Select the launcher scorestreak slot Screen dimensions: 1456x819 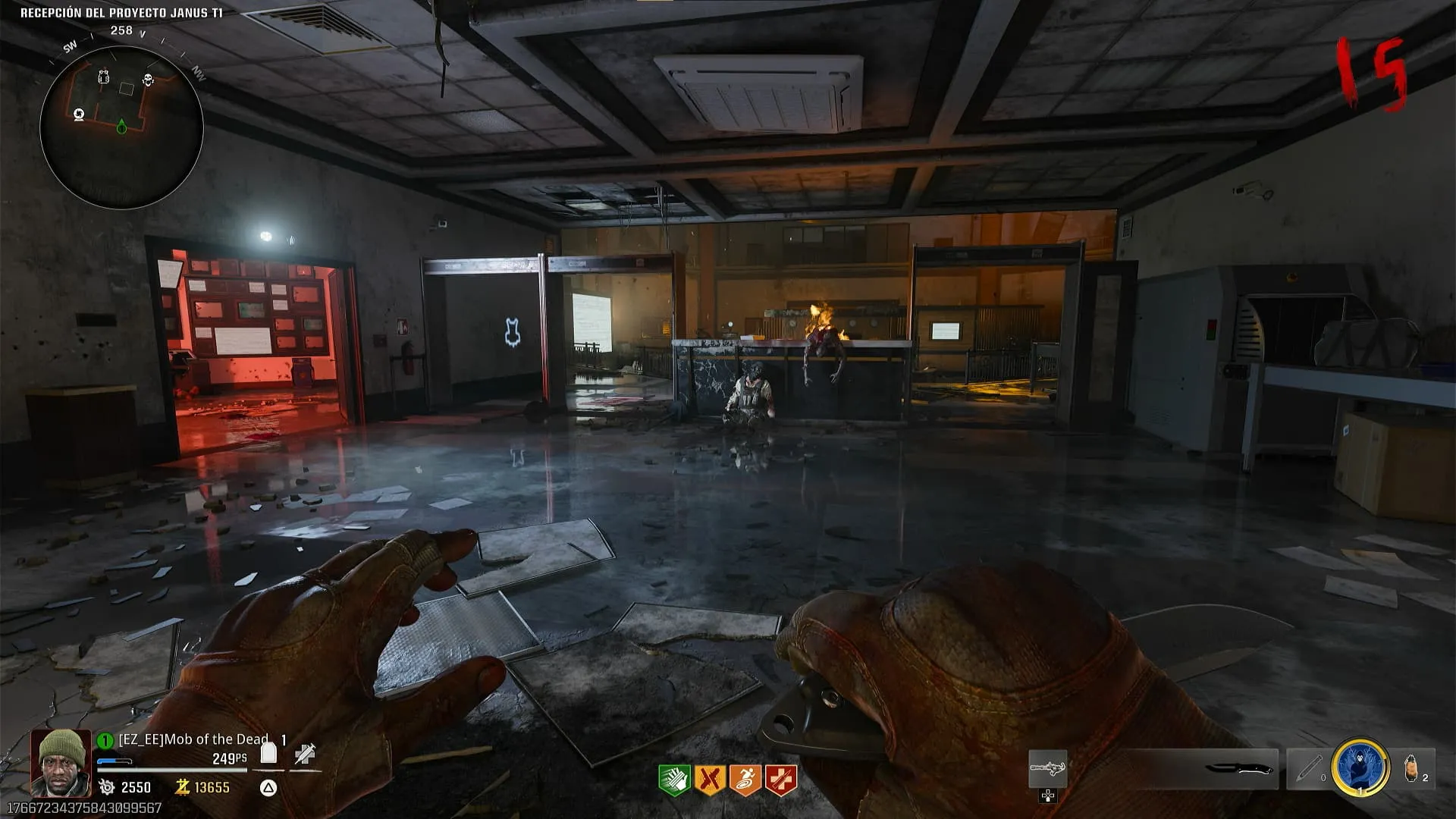(1047, 769)
